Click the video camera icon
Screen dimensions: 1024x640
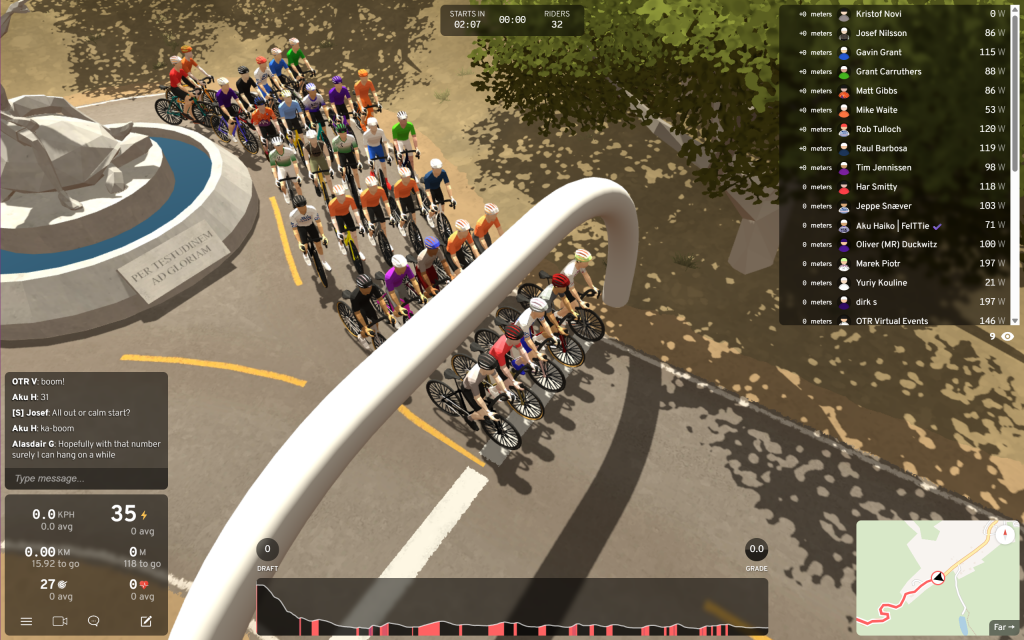[59, 621]
